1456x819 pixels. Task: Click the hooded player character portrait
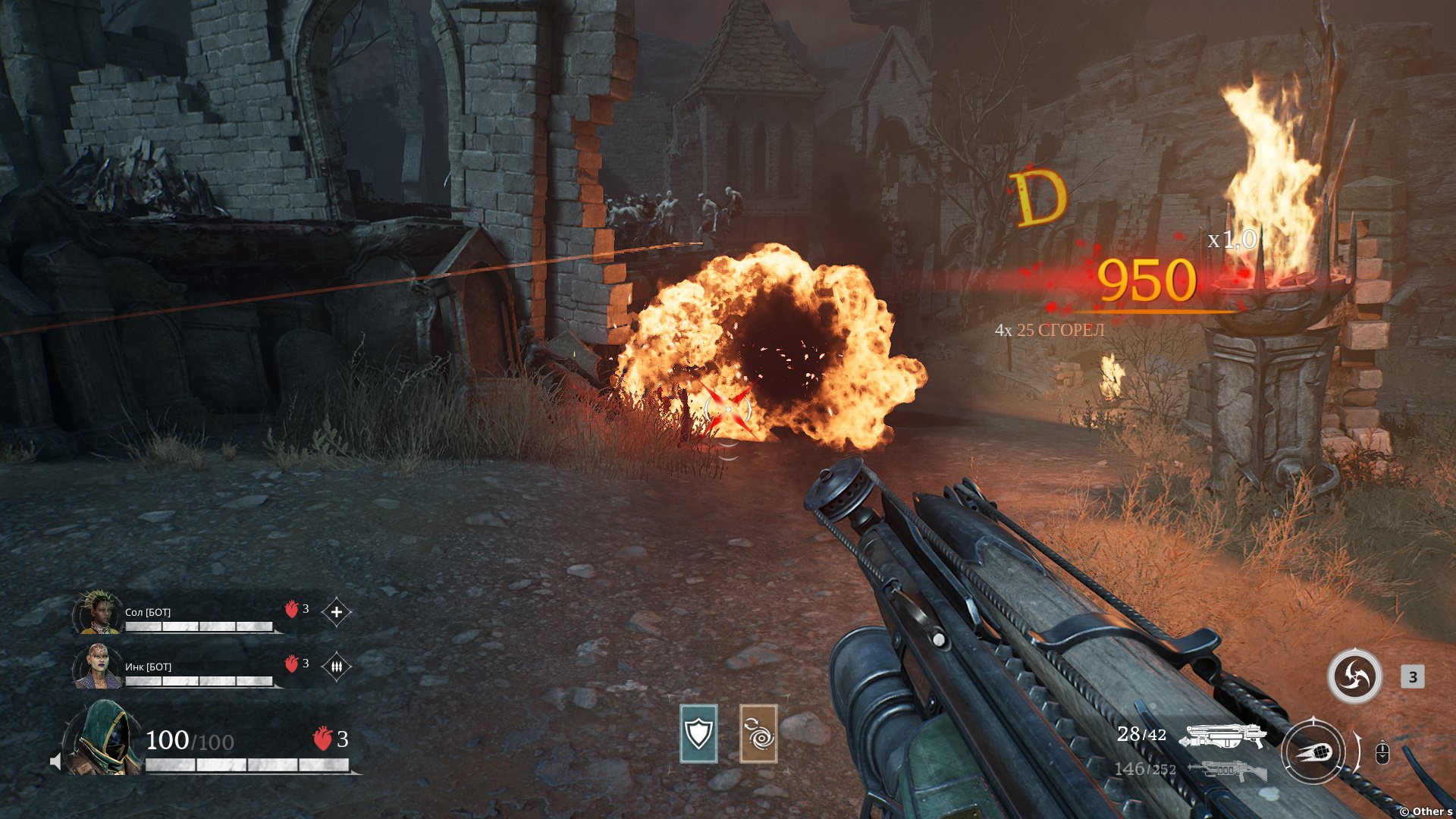click(x=105, y=739)
